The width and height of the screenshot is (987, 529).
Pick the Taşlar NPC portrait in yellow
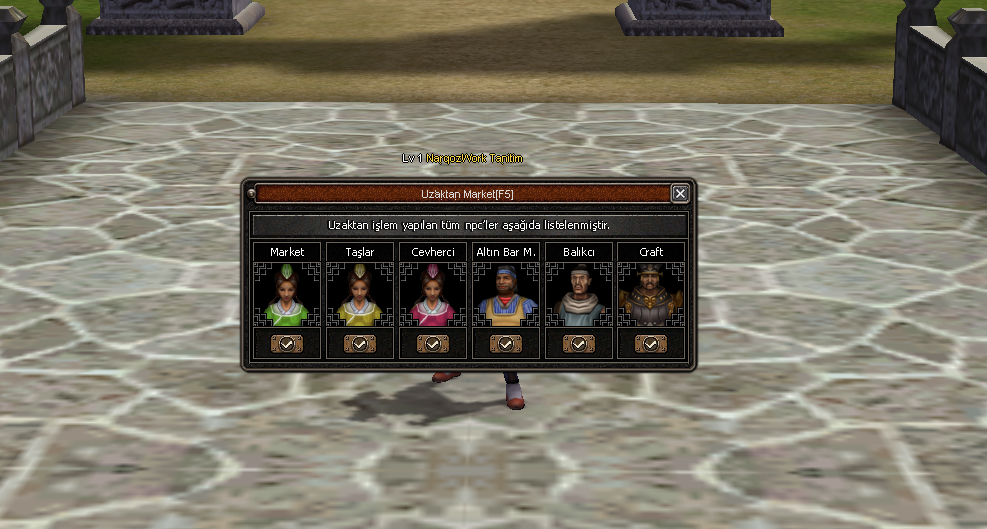click(x=360, y=296)
